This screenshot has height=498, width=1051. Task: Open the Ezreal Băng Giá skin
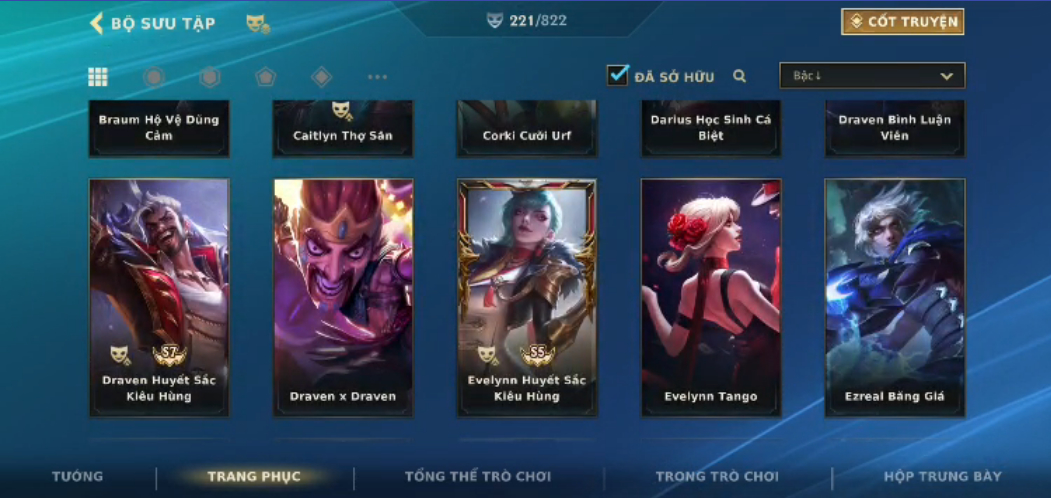[x=895, y=297]
